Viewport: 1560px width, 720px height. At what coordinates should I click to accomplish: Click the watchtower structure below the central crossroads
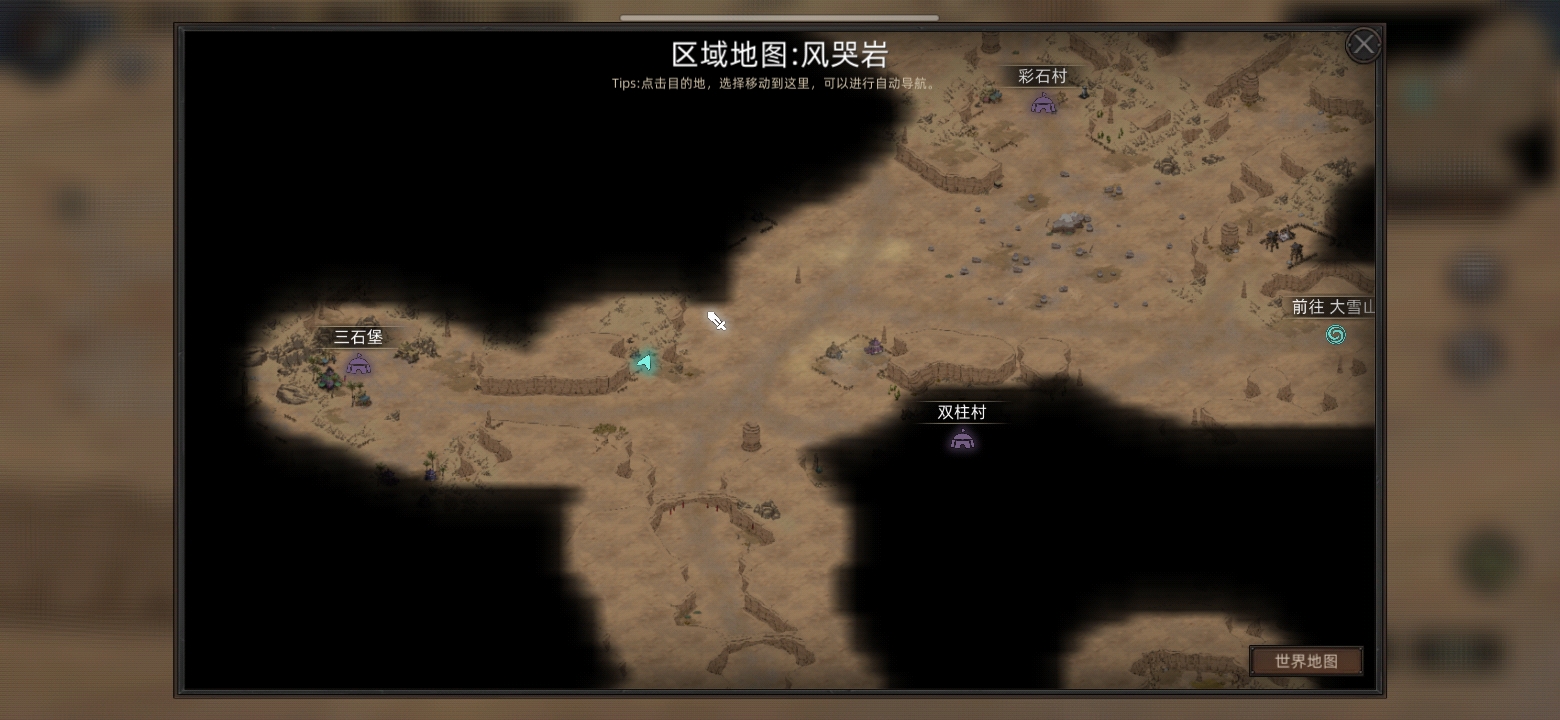[x=751, y=436]
